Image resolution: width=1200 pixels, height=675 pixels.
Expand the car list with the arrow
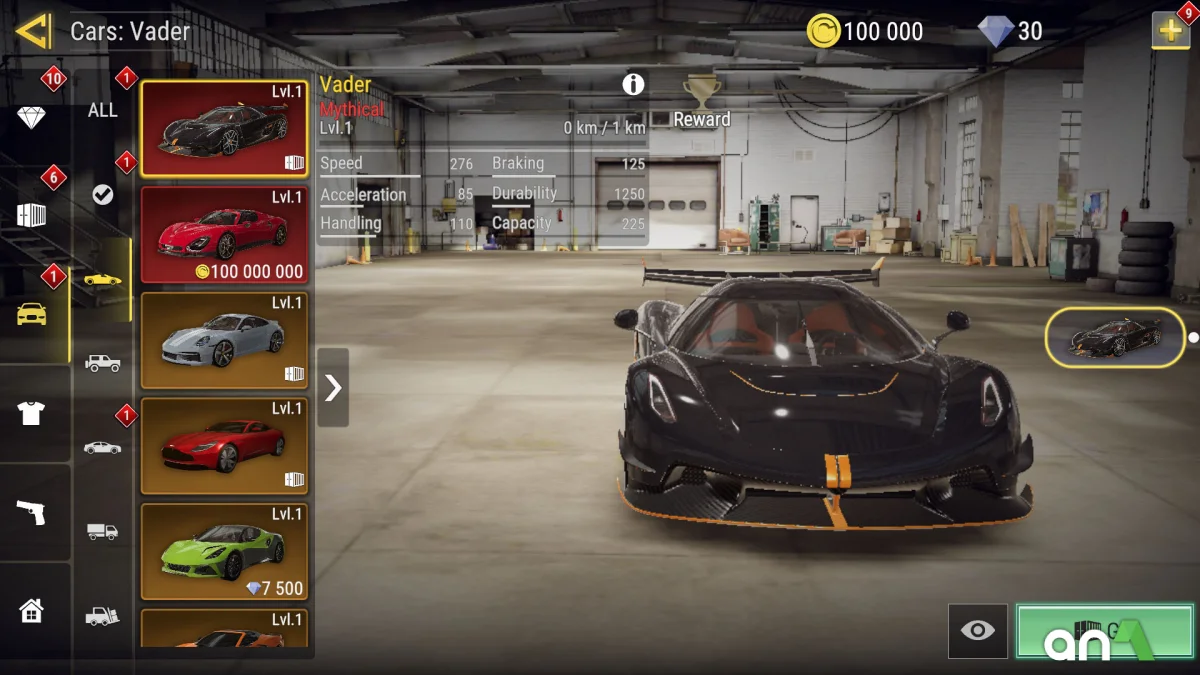(333, 387)
